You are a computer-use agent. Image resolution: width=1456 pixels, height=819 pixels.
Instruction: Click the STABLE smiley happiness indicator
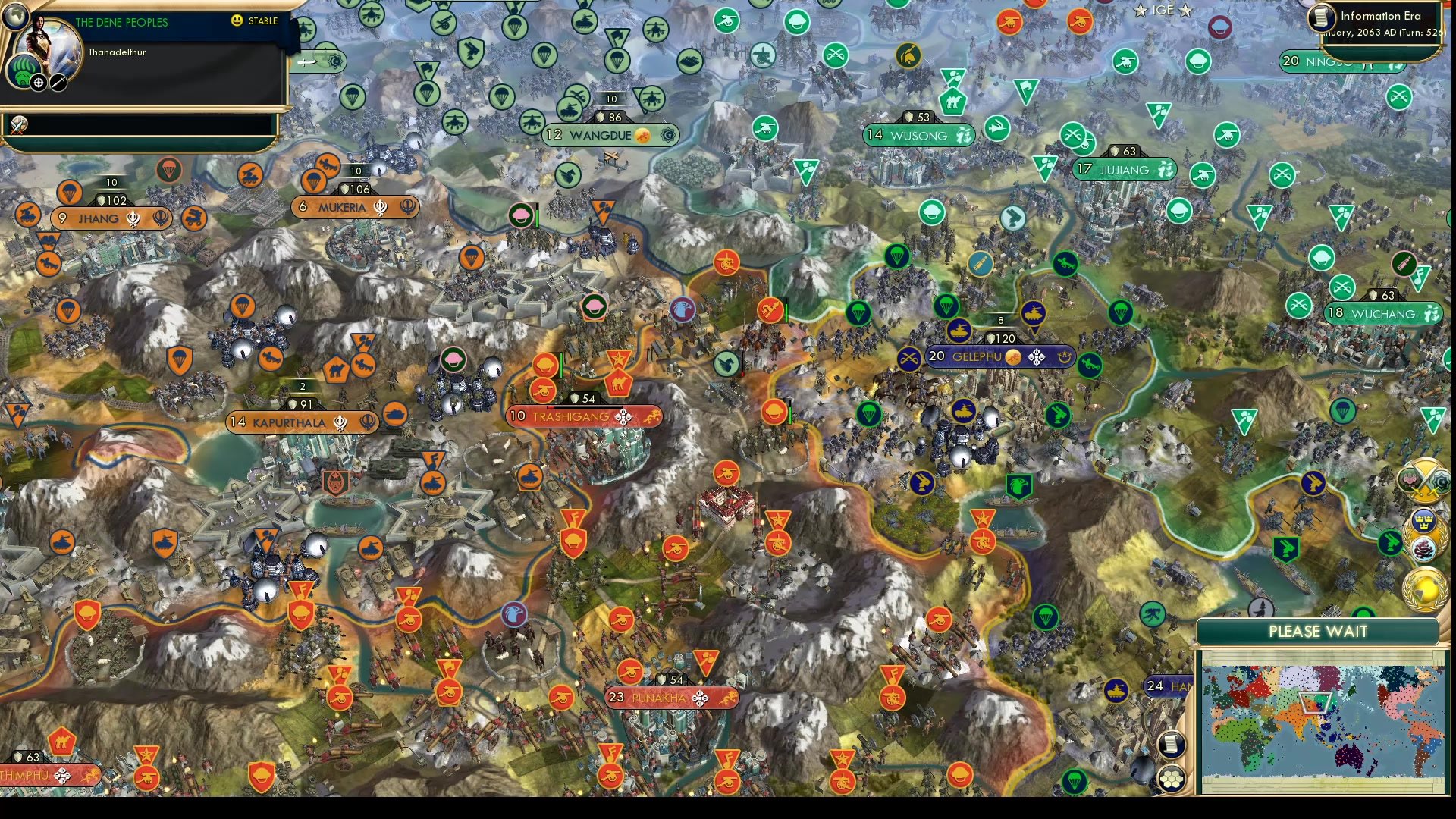(x=239, y=22)
